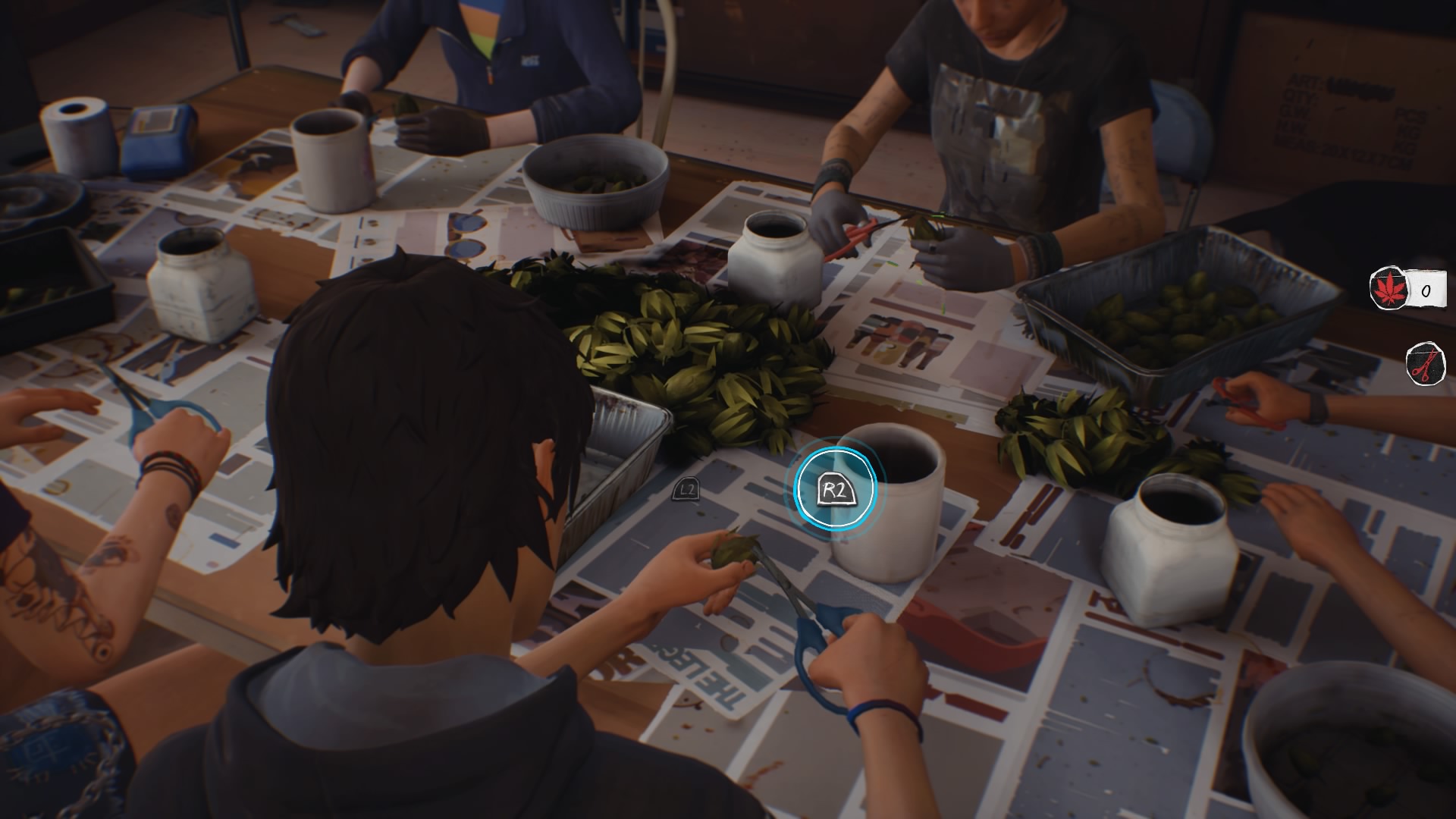Click the red leaf bud counter icon

pyautogui.click(x=1388, y=289)
